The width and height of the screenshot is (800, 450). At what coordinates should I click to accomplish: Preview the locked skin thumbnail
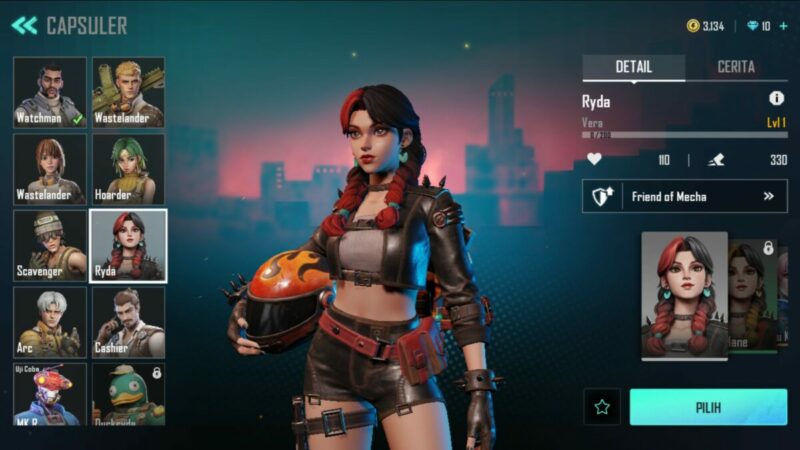point(760,294)
